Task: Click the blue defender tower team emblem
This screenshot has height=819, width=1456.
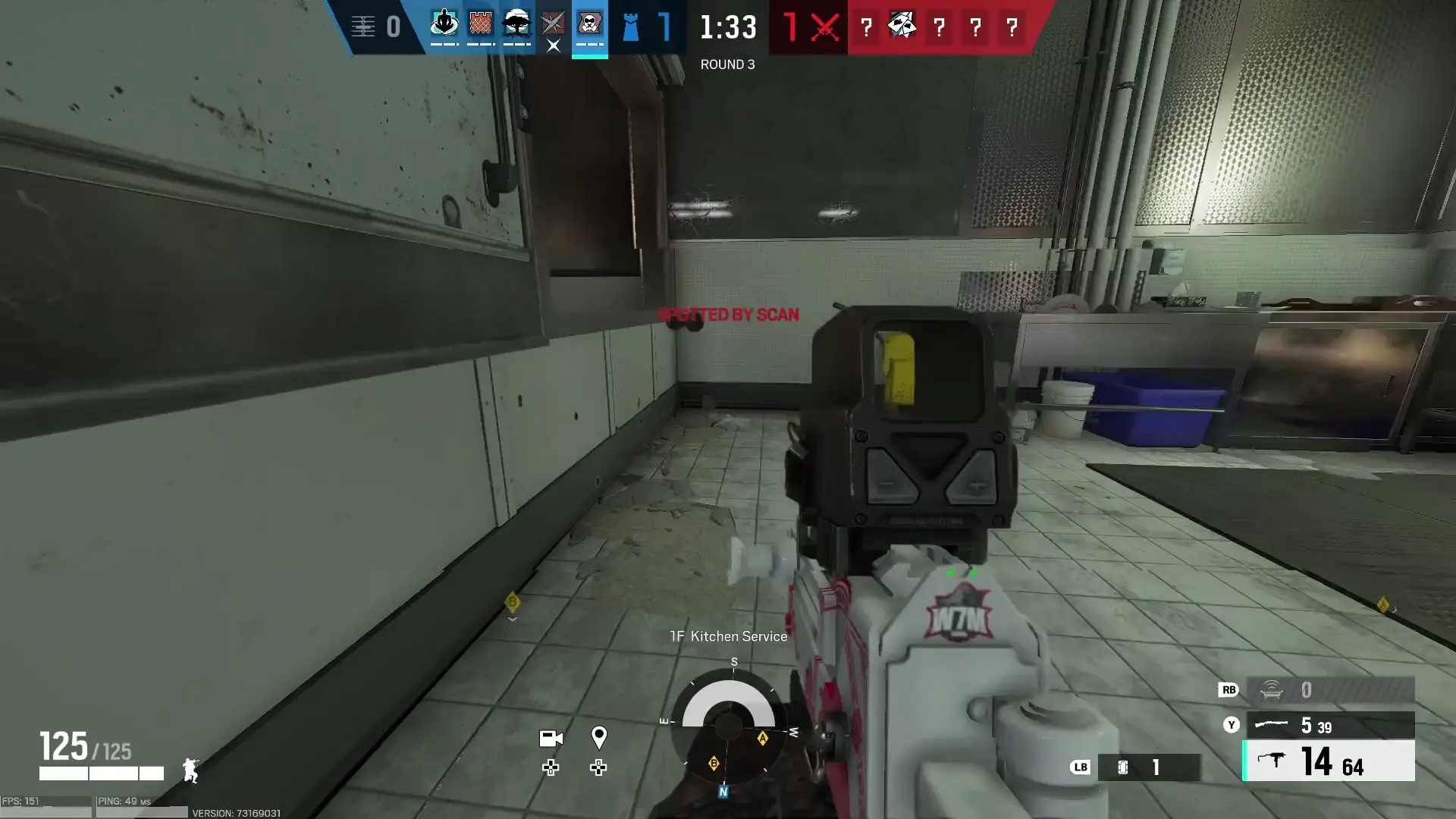Action: (x=630, y=27)
